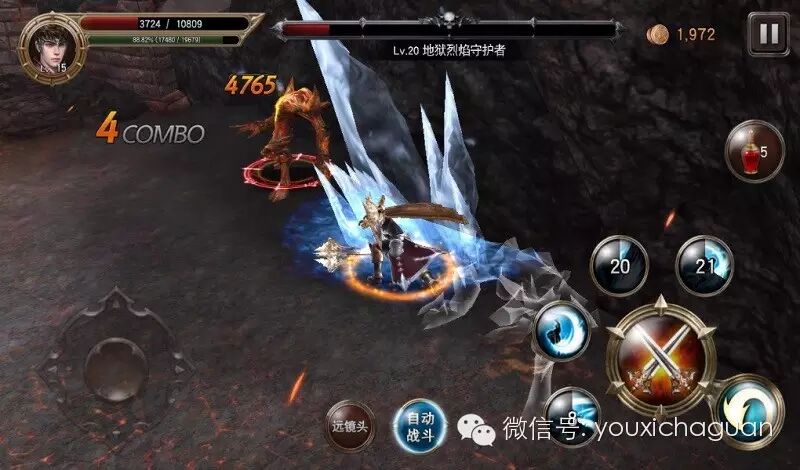Use the red health potion

754,153
